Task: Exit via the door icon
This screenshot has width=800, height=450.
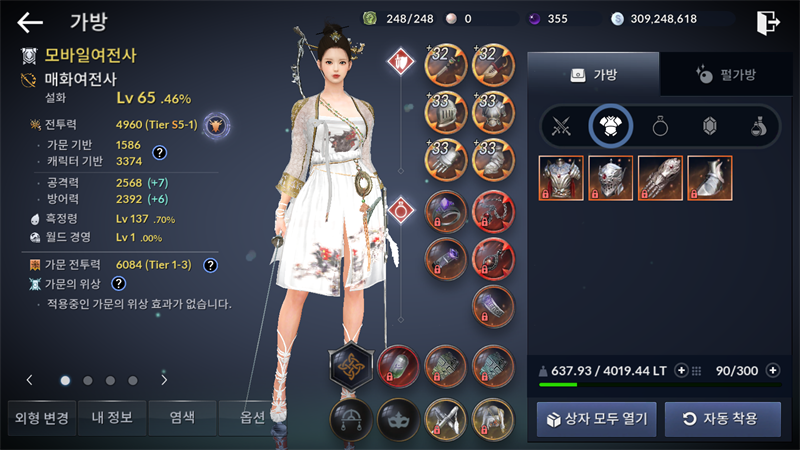Action: click(768, 22)
